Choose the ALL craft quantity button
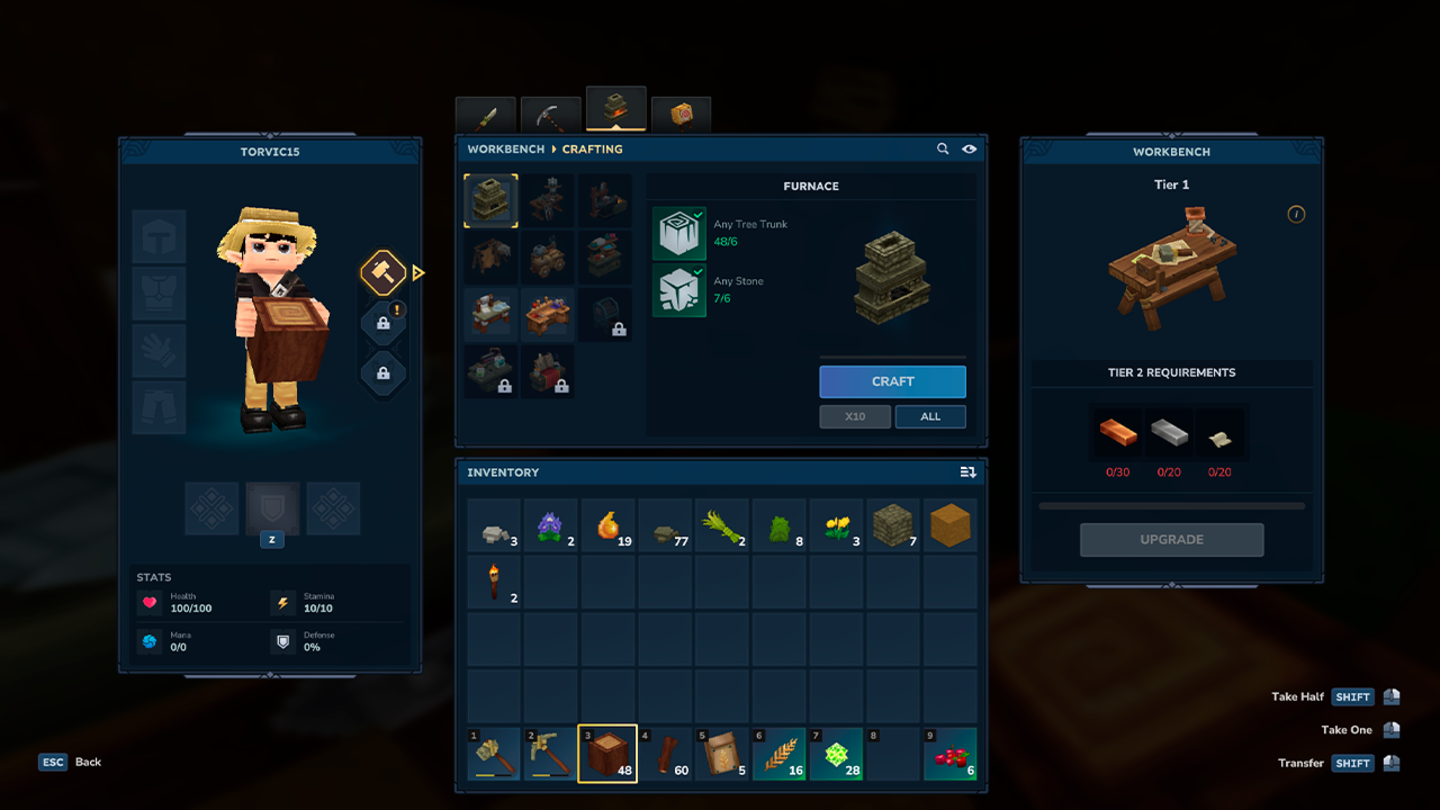1440x810 pixels. (x=930, y=416)
